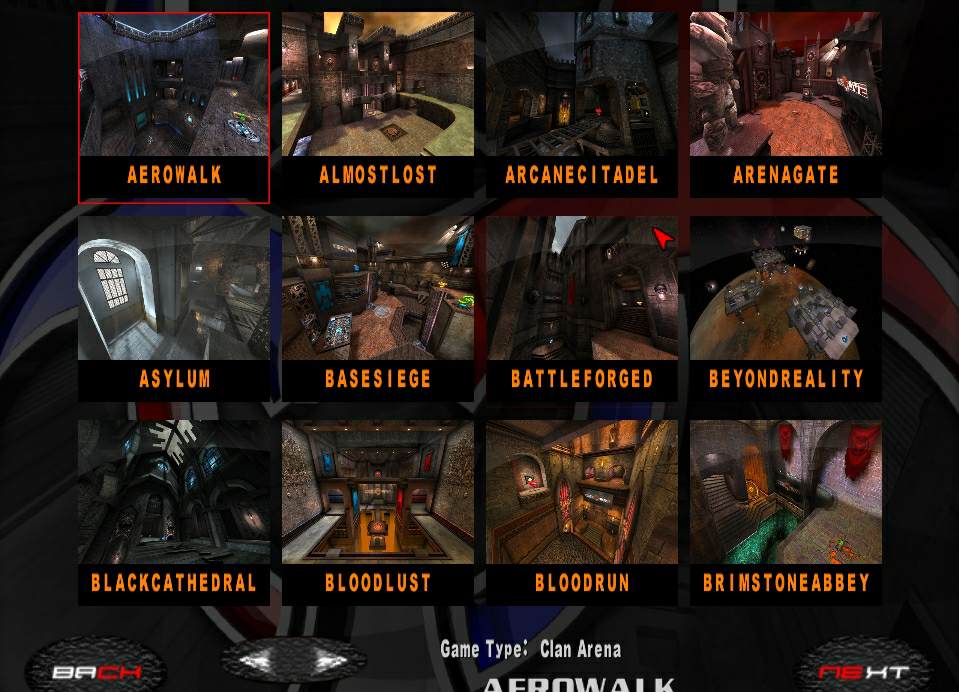Viewport: 959px width, 692px height.
Task: Pick the Arcanecitadel map thumbnail
Action: click(x=582, y=106)
